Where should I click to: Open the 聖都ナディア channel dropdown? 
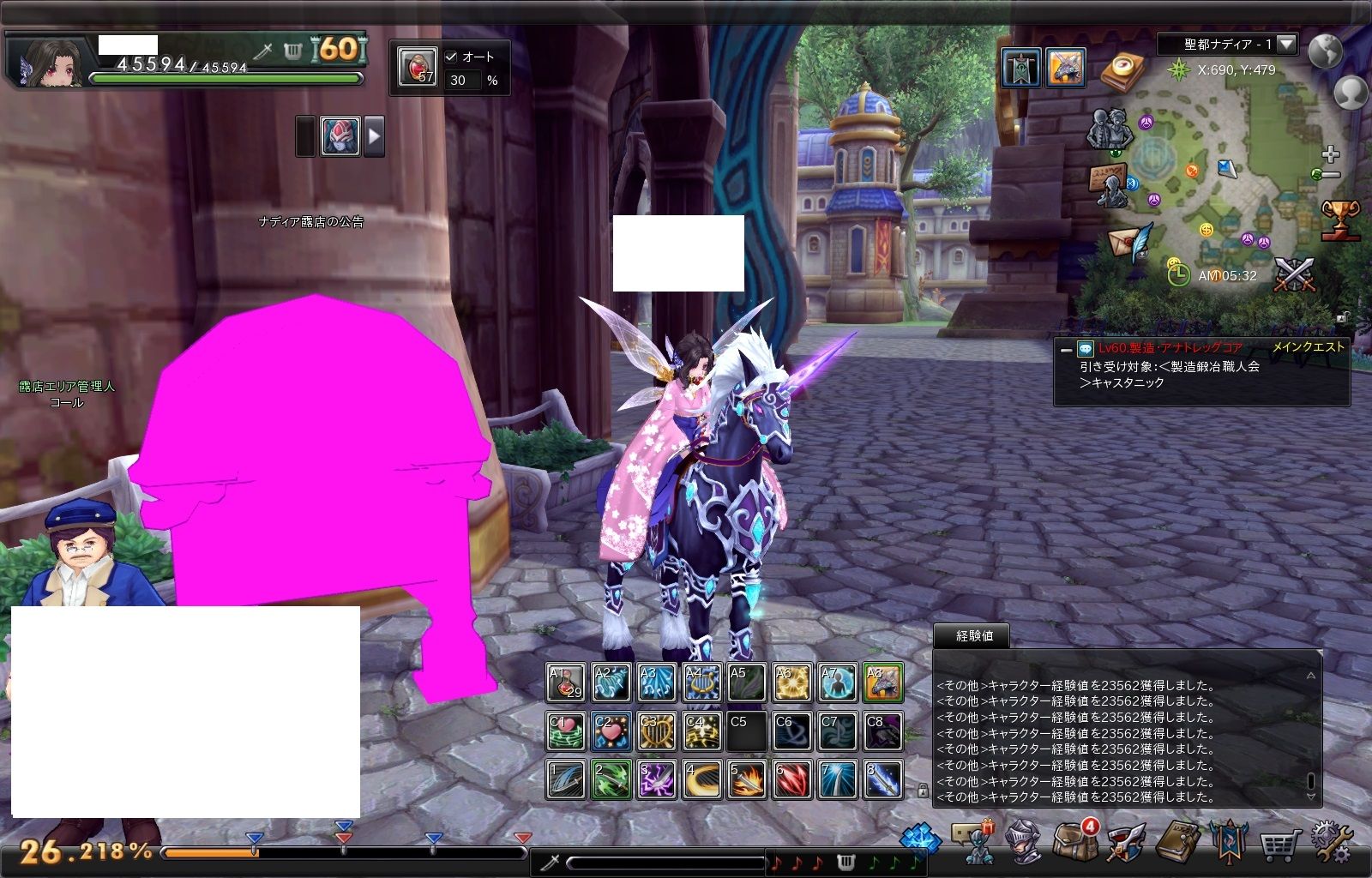pos(1286,44)
